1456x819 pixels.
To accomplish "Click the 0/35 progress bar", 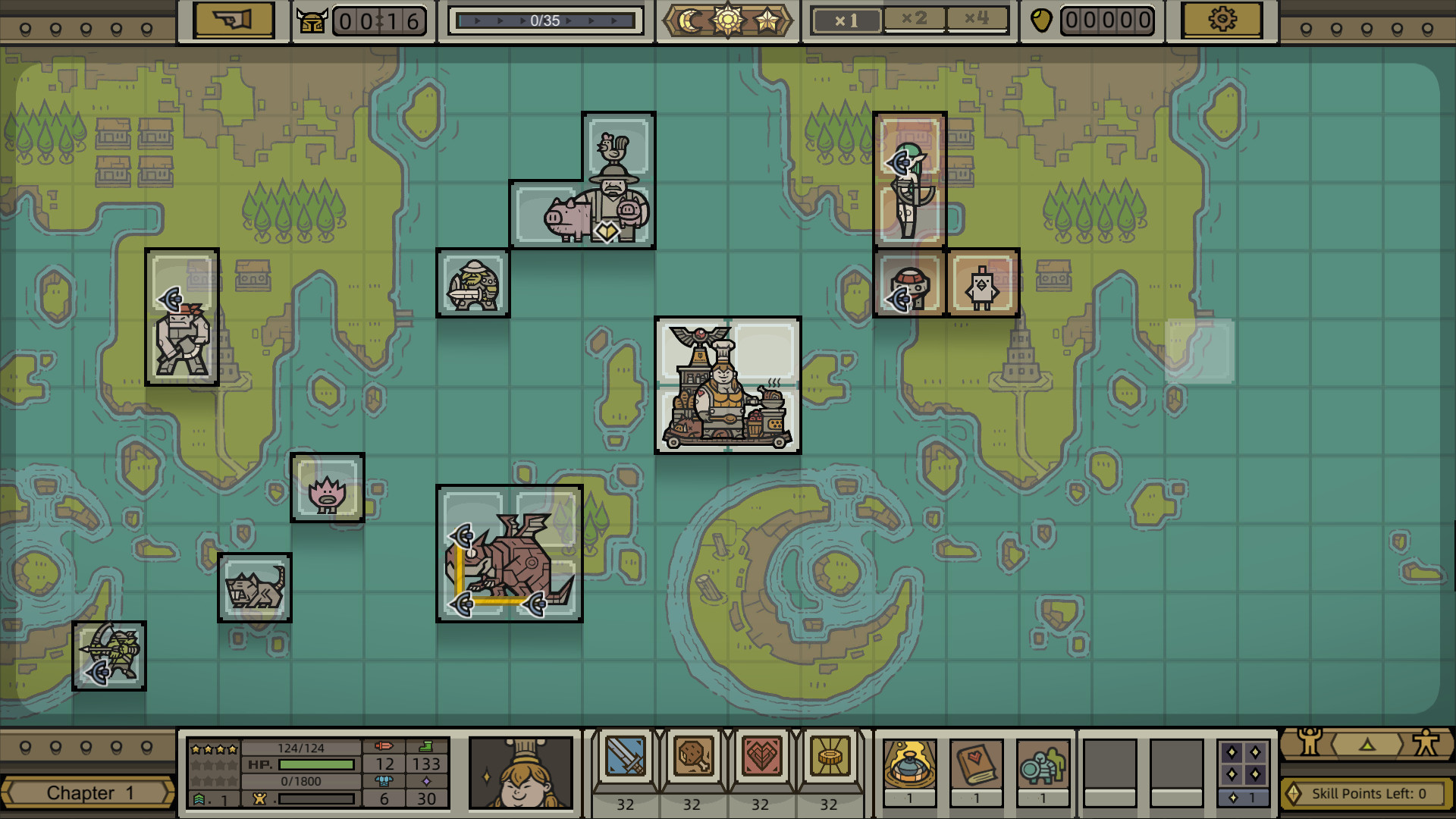I will pos(545,20).
